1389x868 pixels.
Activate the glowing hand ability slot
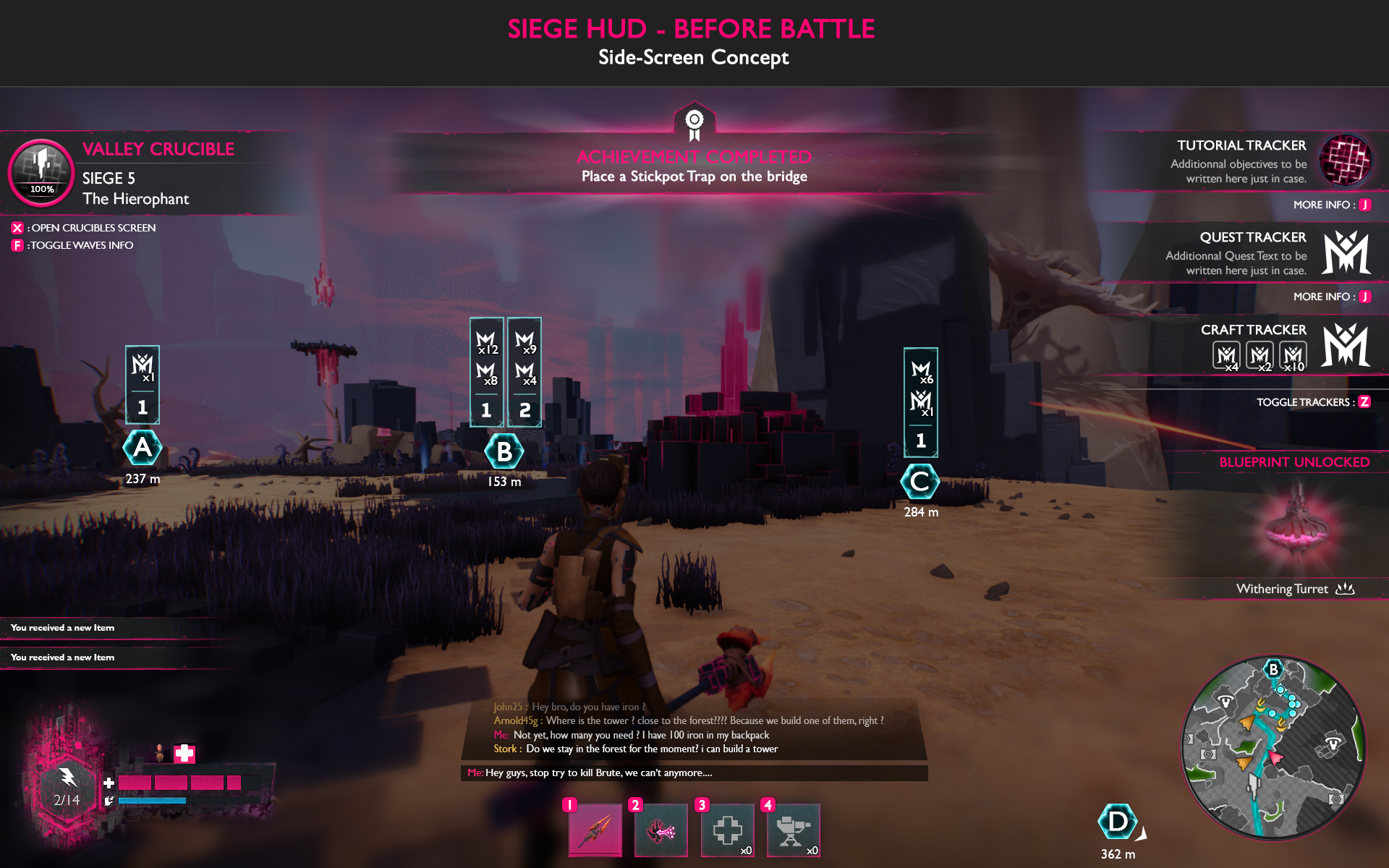tap(660, 830)
